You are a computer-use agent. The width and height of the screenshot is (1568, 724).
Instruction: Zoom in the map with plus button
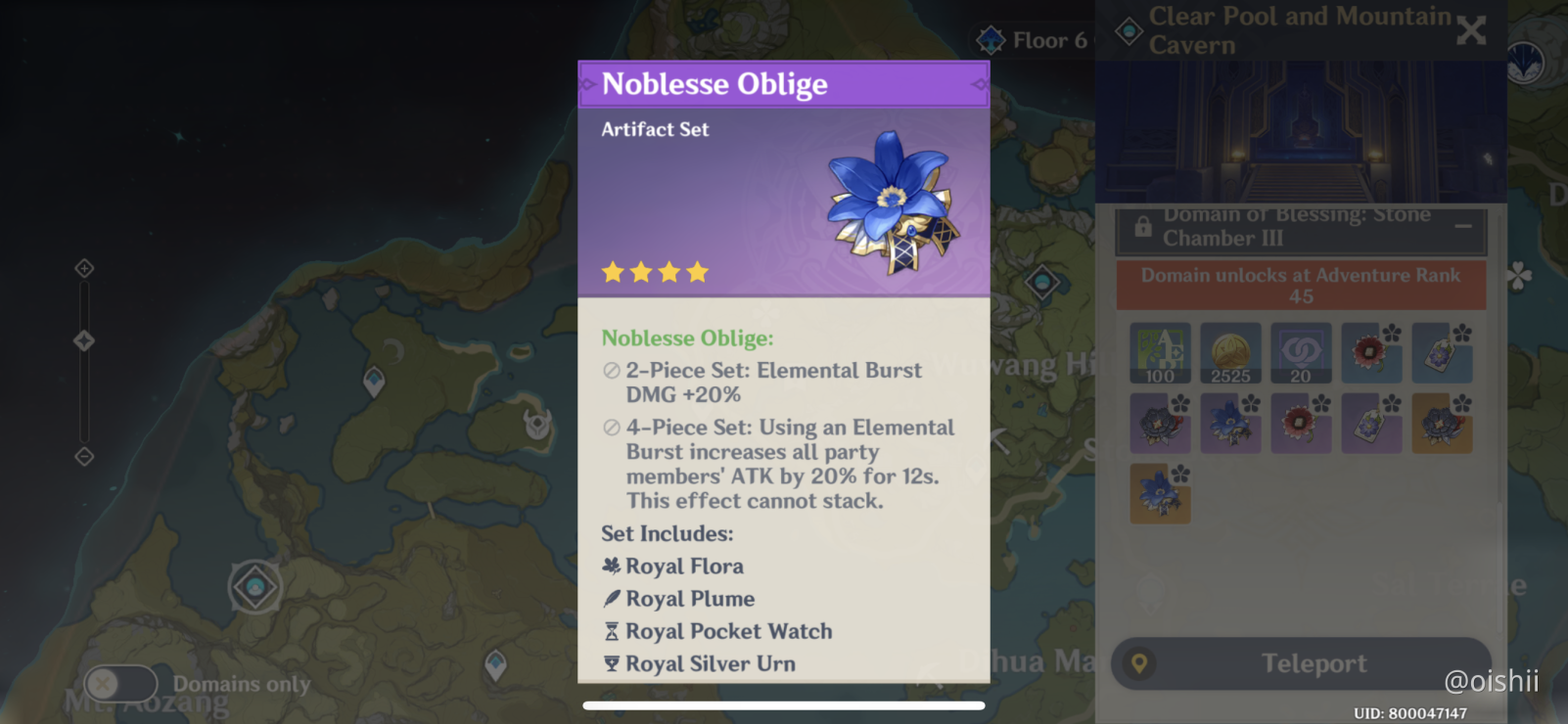[x=84, y=268]
